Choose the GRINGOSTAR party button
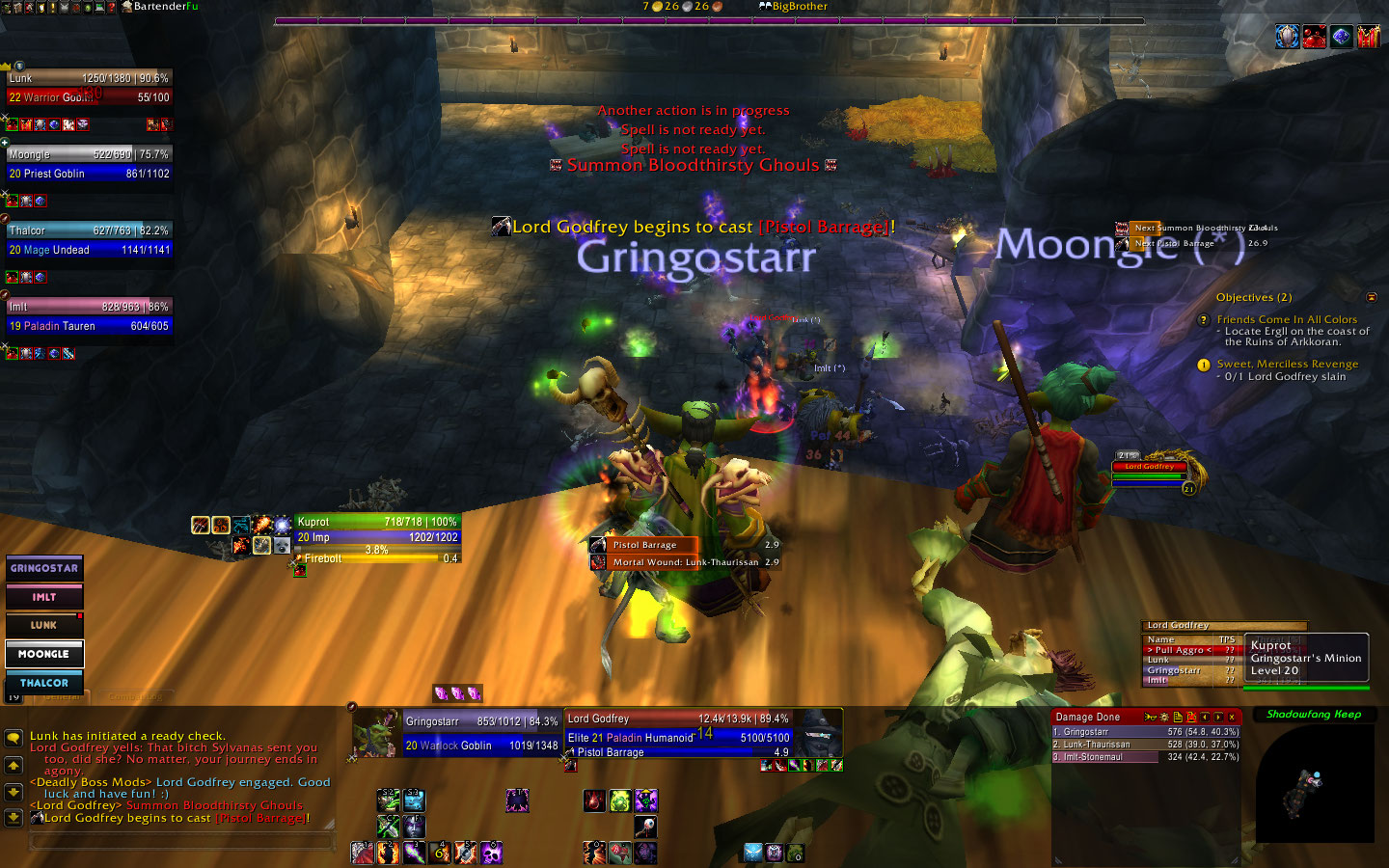Image resolution: width=1389 pixels, height=868 pixels. point(44,568)
